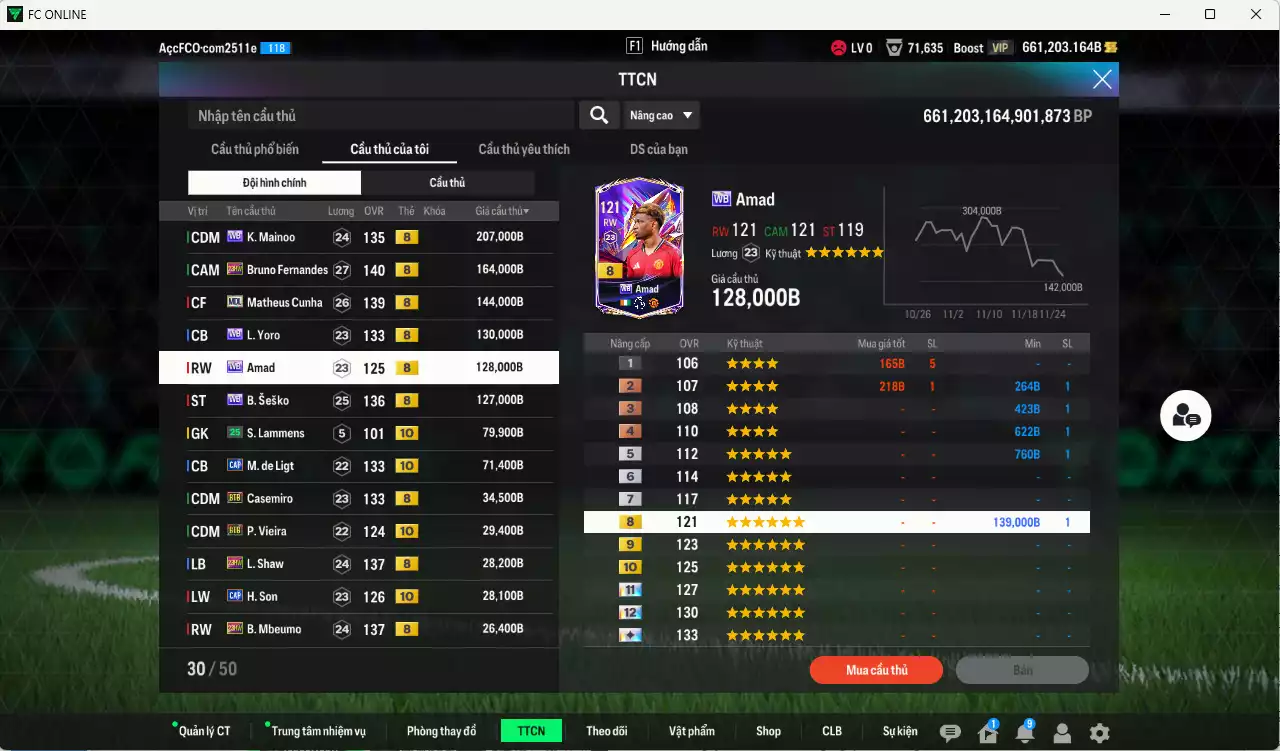
Task: Open the floating support chat icon
Action: click(1185, 415)
